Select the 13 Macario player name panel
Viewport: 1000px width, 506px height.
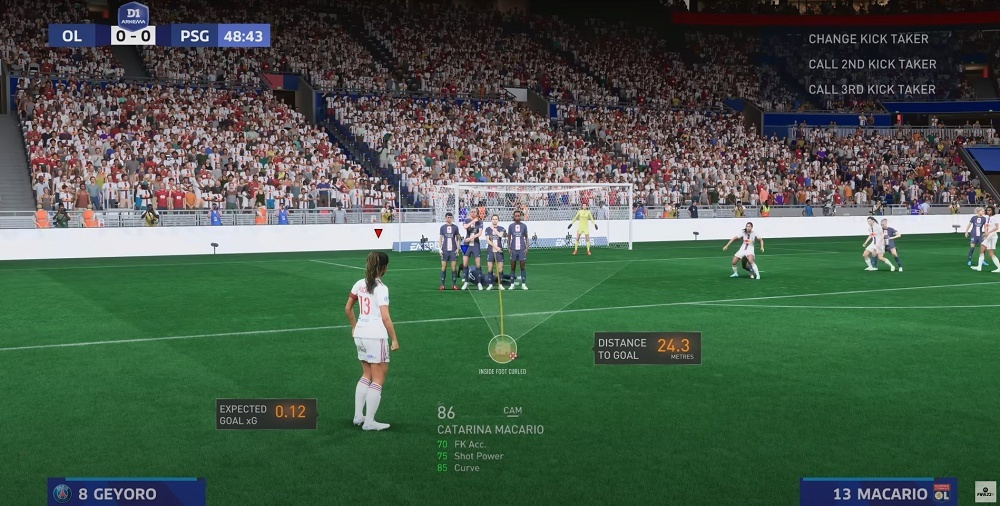[x=877, y=493]
